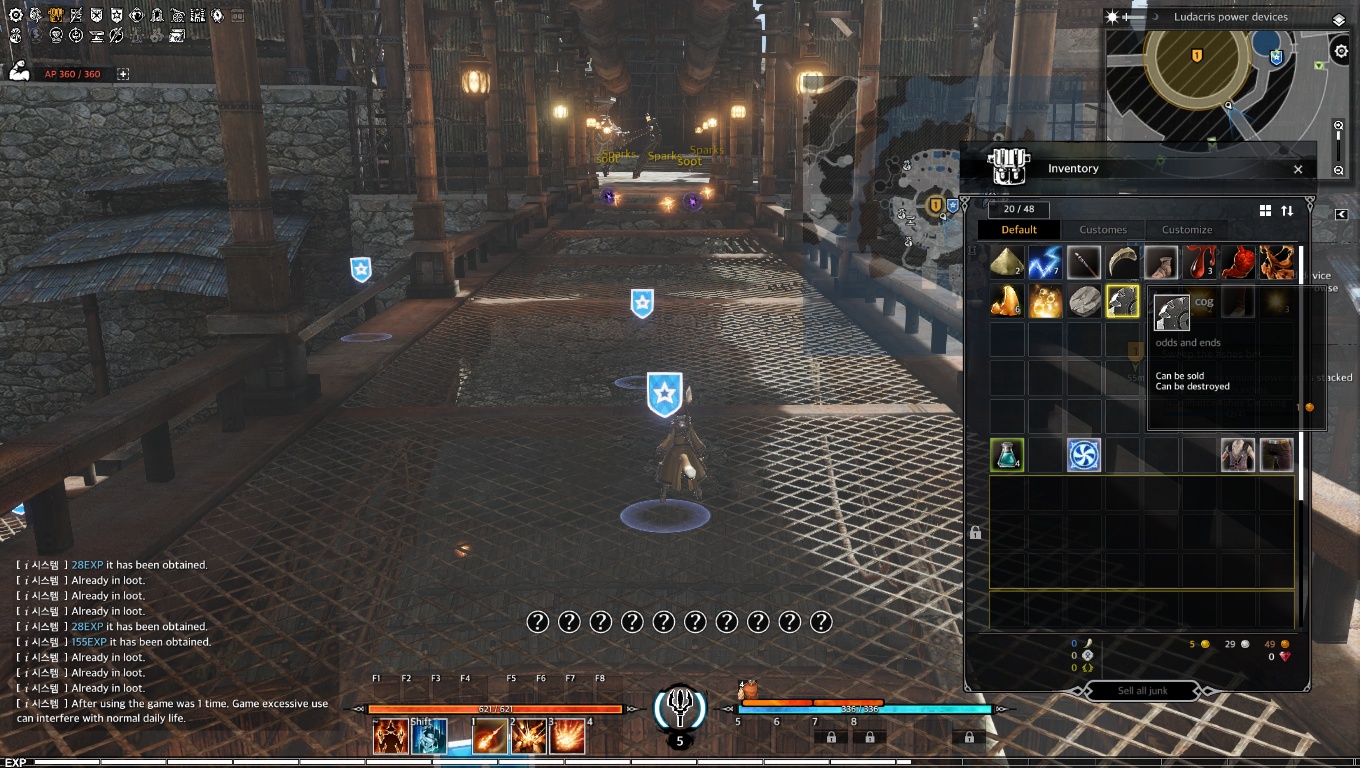Activate the blue Shift dash skill
The image size is (1360, 768).
(429, 737)
